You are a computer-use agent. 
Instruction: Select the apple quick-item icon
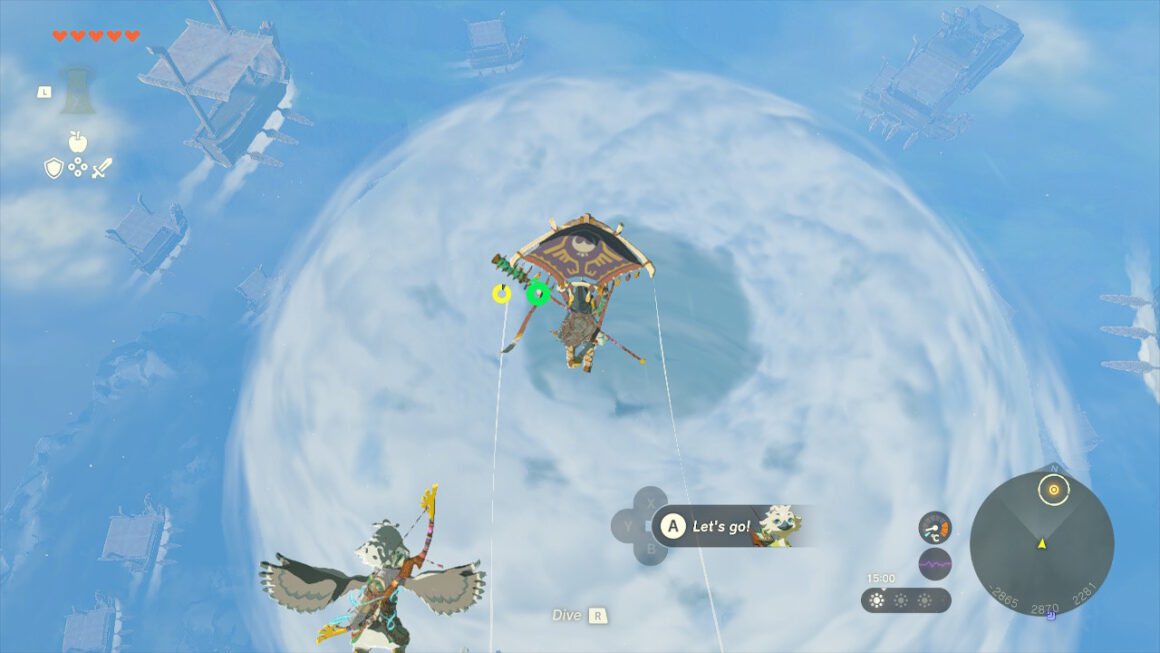[77, 141]
